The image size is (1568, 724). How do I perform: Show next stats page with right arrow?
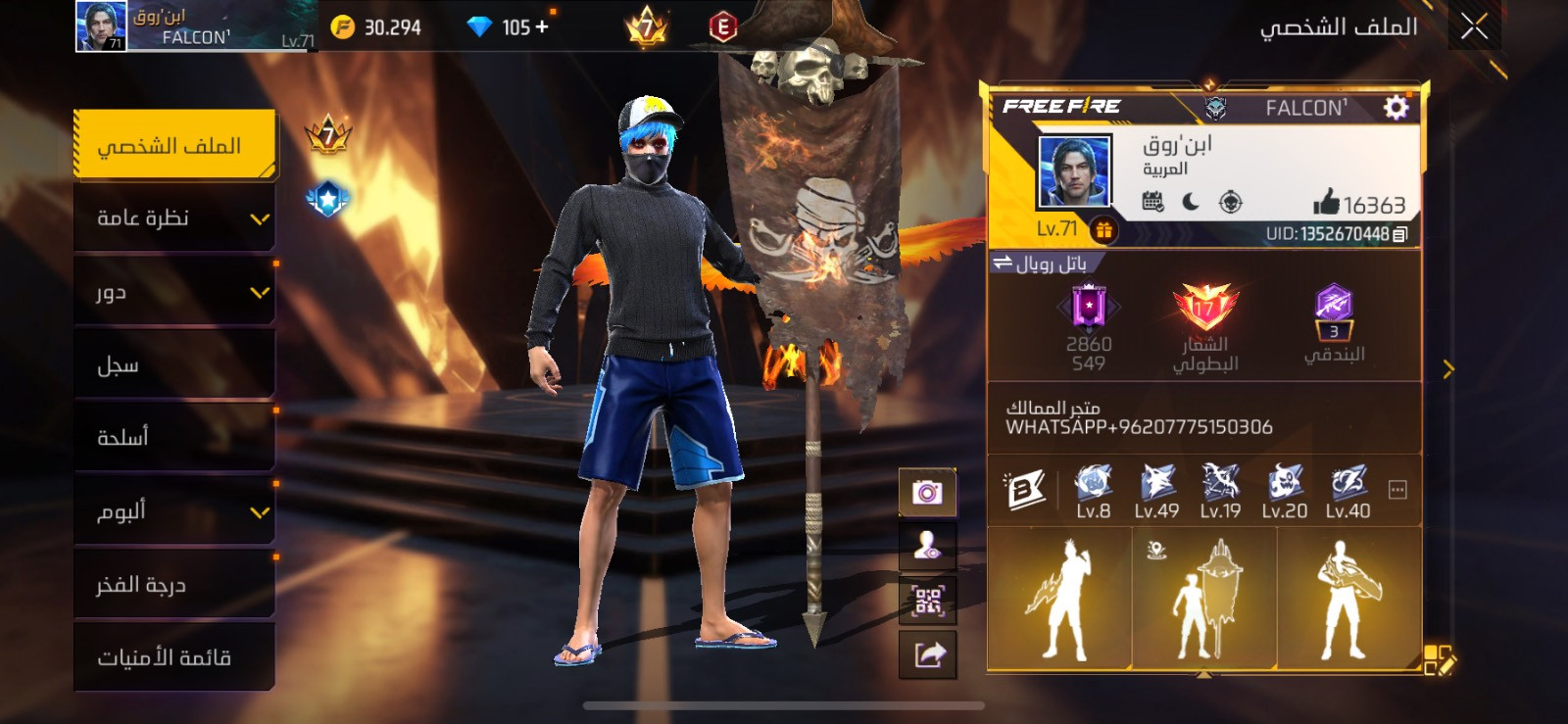1448,369
